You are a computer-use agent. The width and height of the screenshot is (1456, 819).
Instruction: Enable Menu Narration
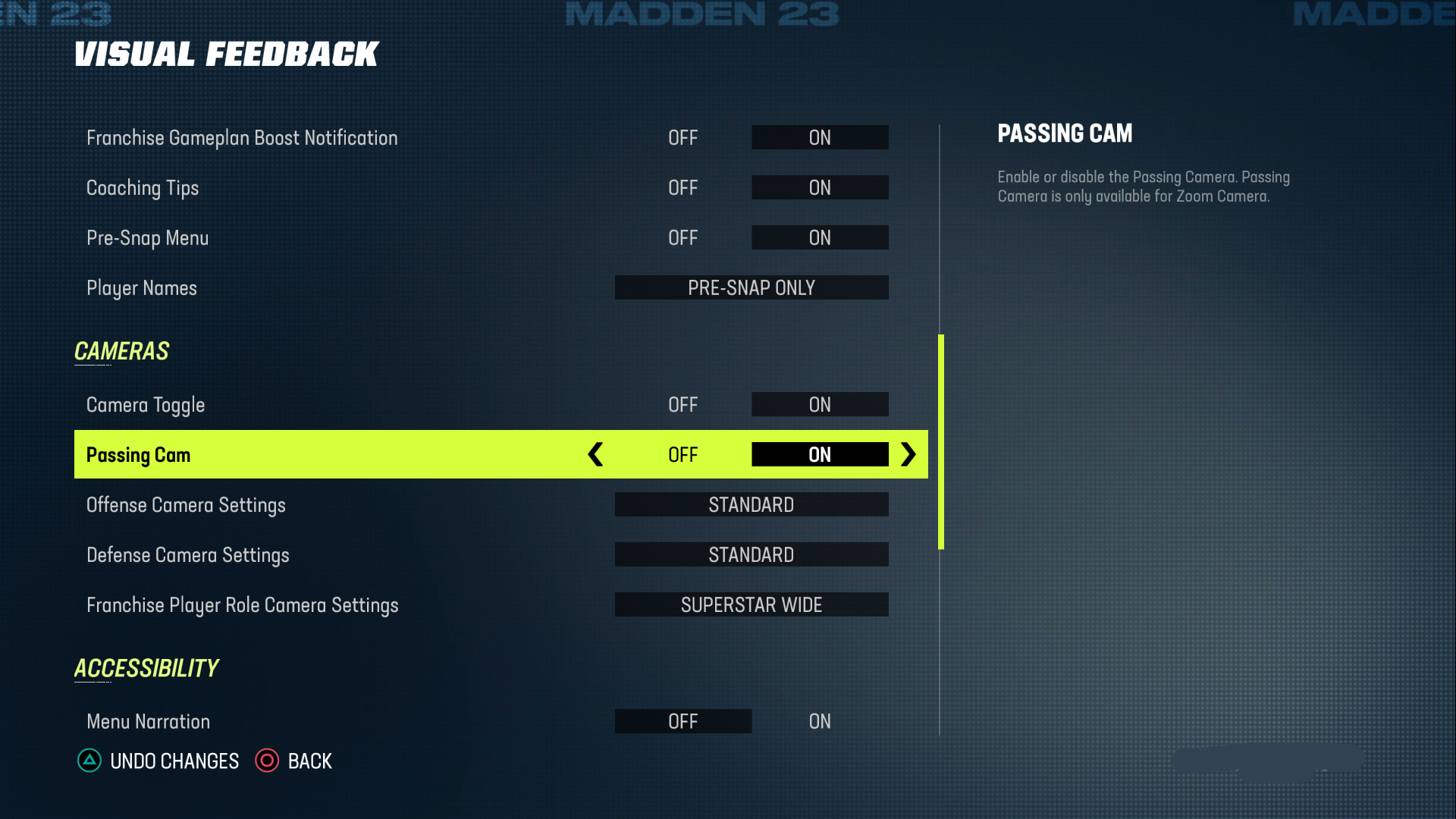pos(820,721)
